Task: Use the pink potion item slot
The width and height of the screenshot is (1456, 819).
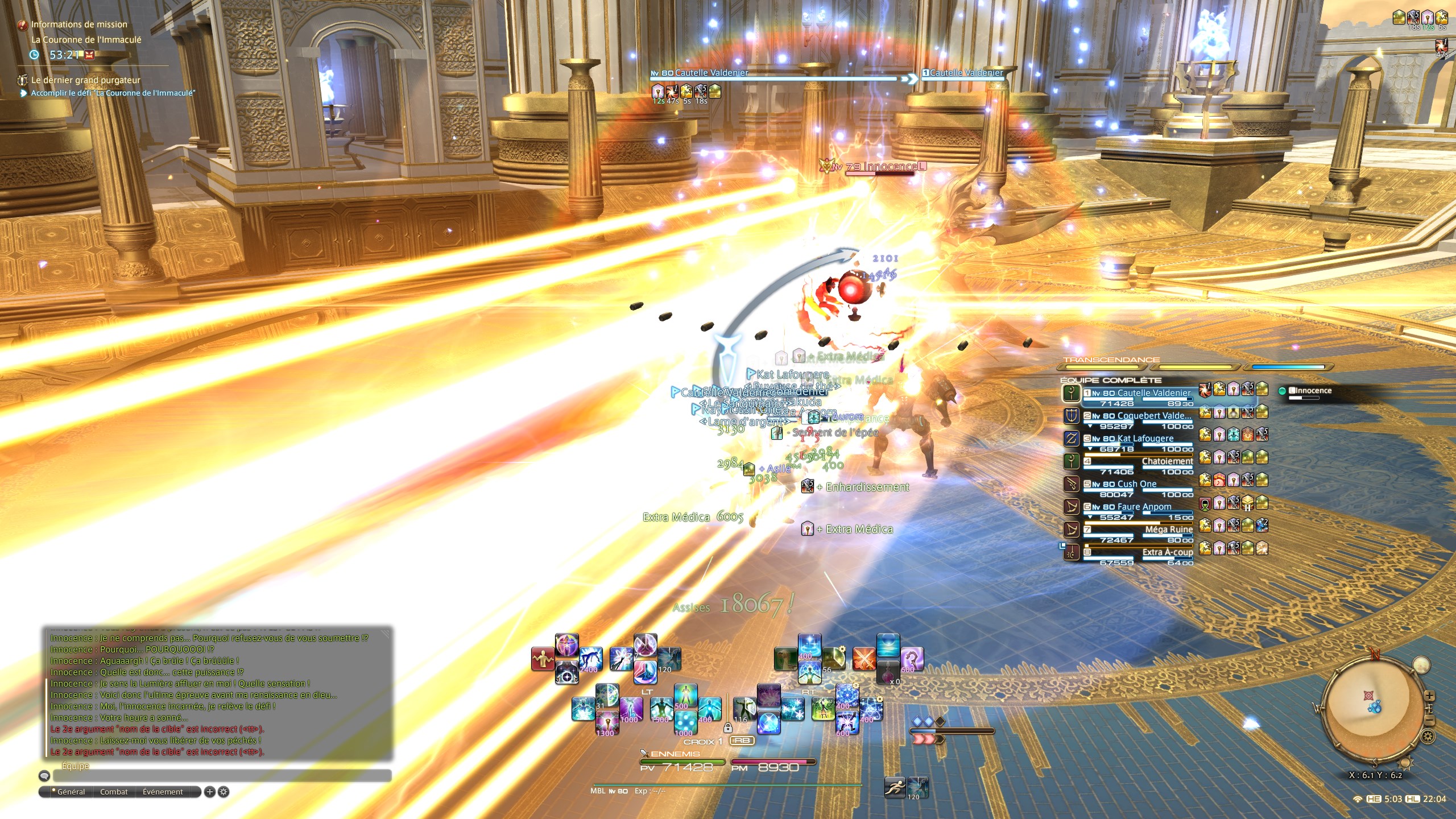Action: (x=888, y=672)
